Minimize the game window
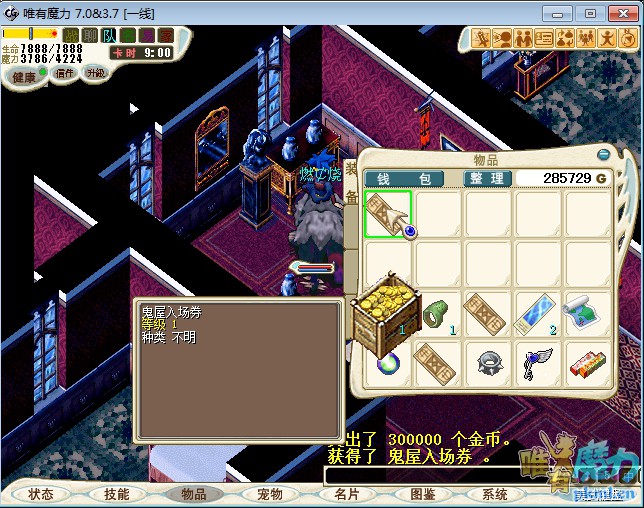 [563, 13]
